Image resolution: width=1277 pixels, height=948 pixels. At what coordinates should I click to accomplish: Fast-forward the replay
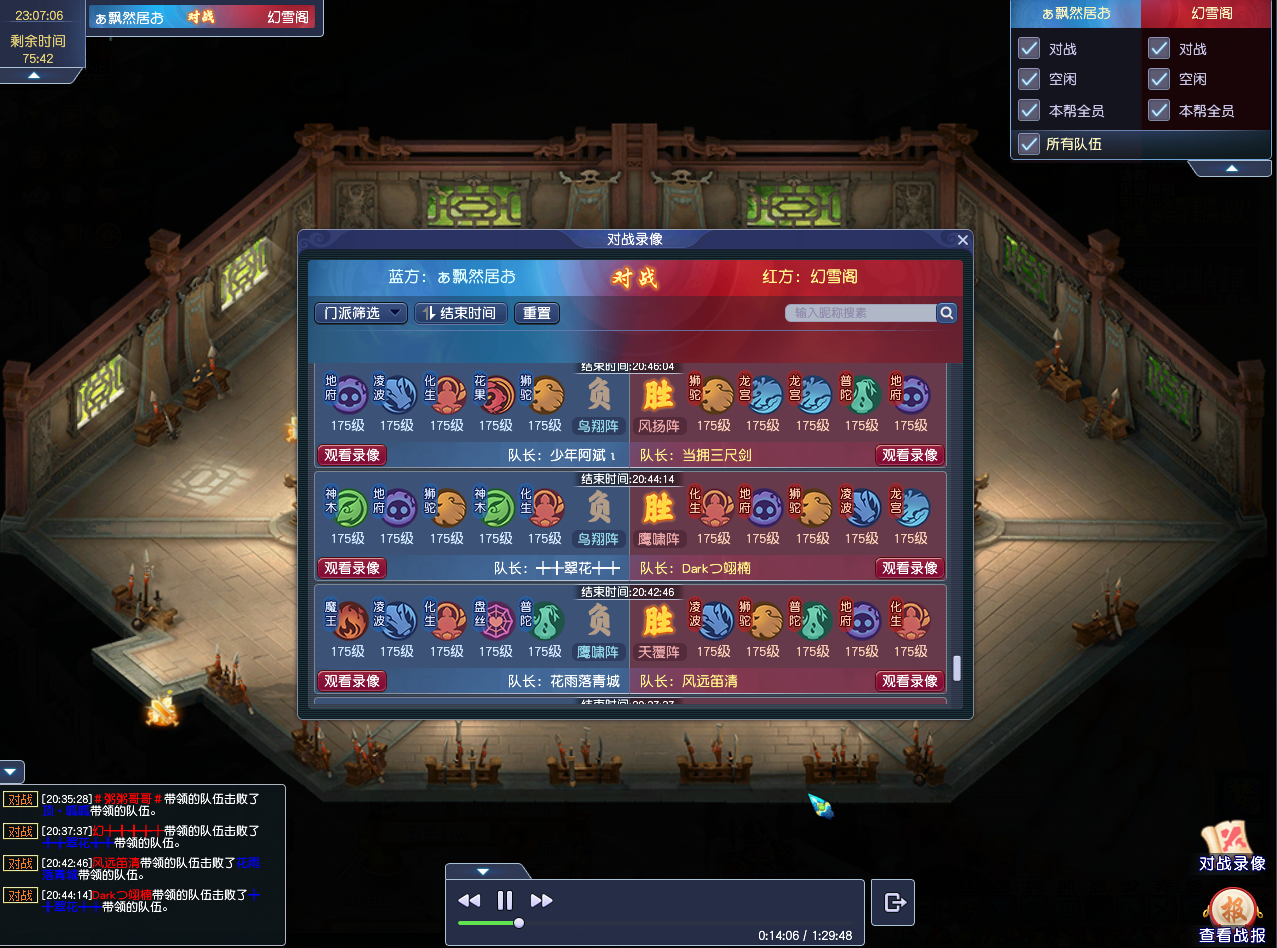click(541, 900)
